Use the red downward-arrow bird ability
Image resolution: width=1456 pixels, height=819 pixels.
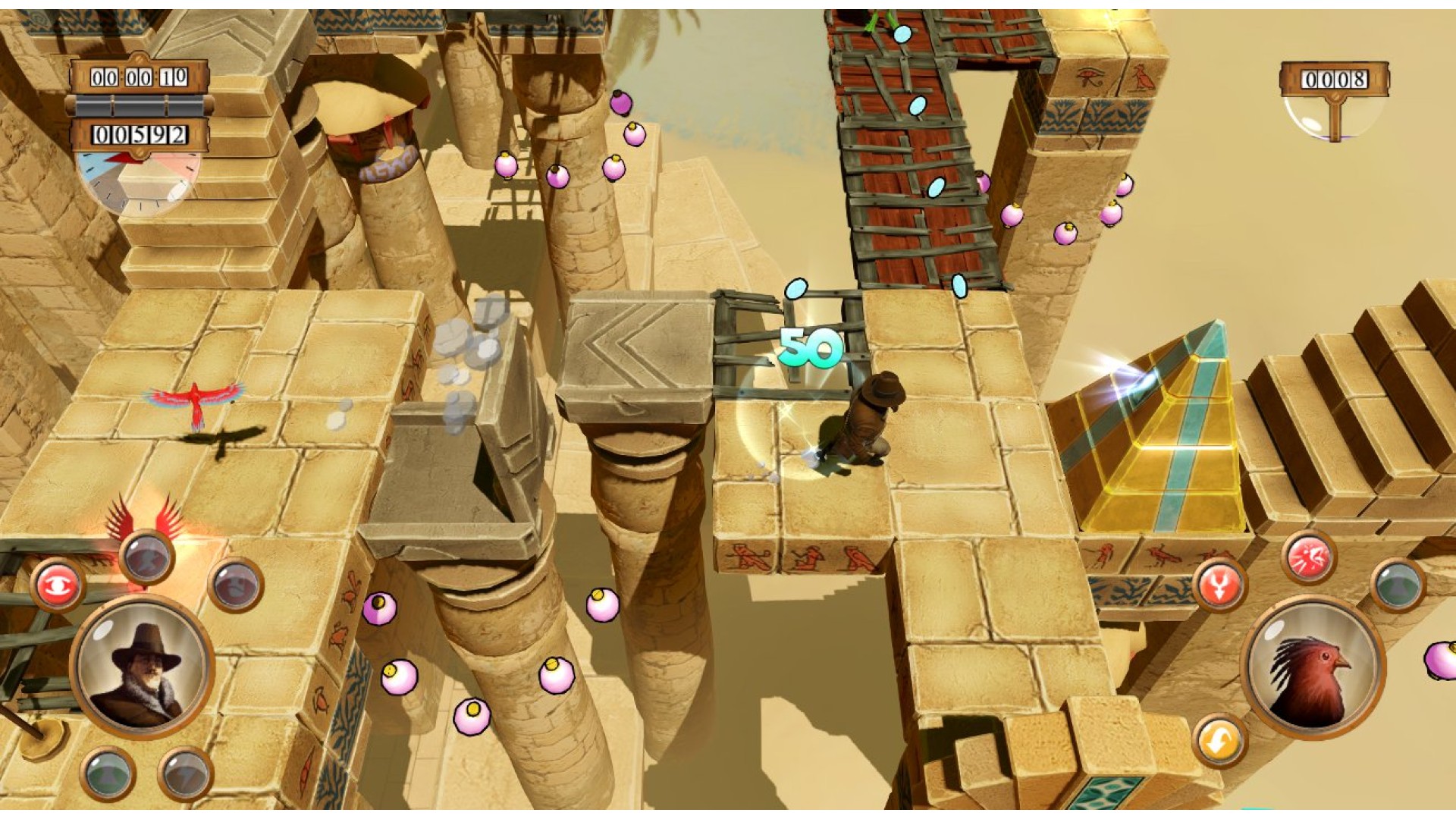click(1219, 585)
